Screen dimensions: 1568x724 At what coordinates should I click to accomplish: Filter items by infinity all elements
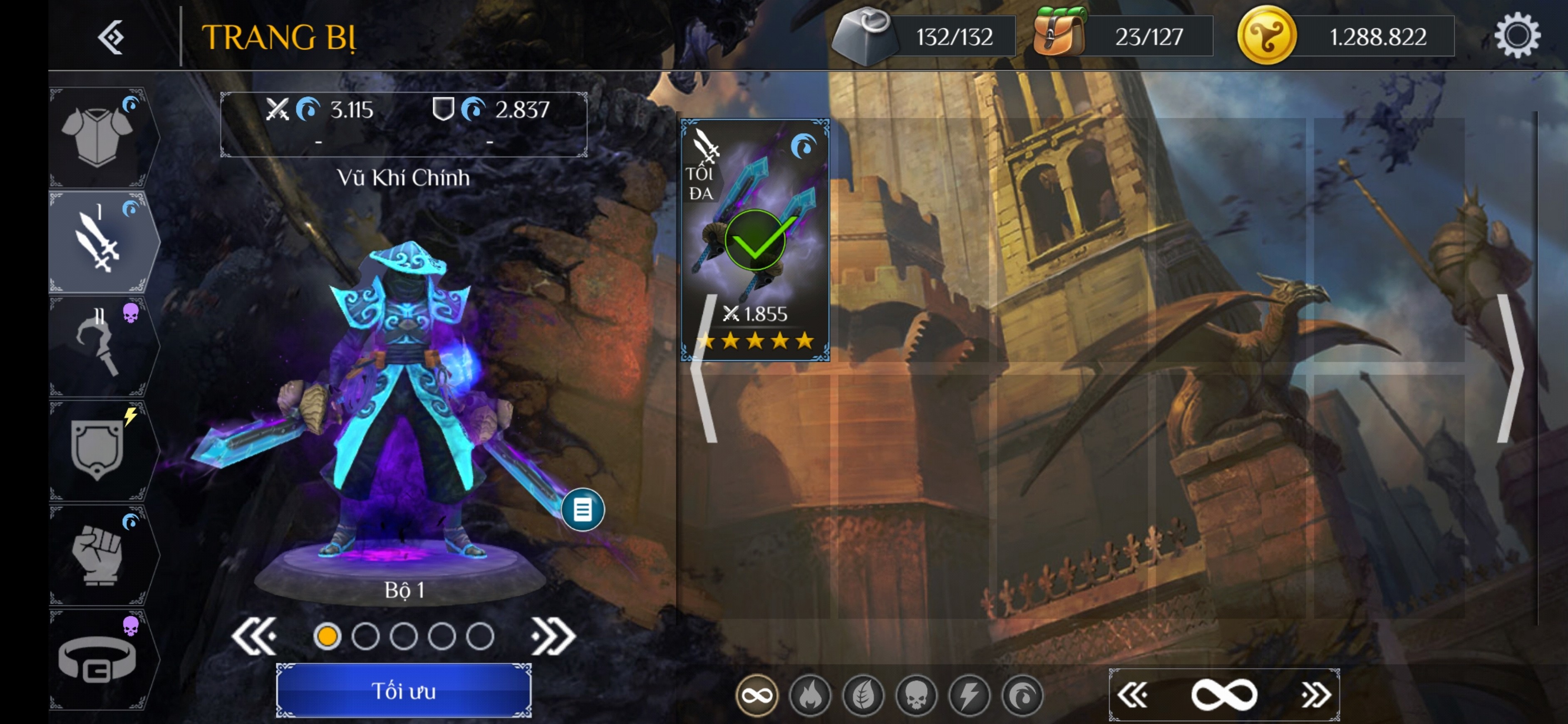click(757, 695)
